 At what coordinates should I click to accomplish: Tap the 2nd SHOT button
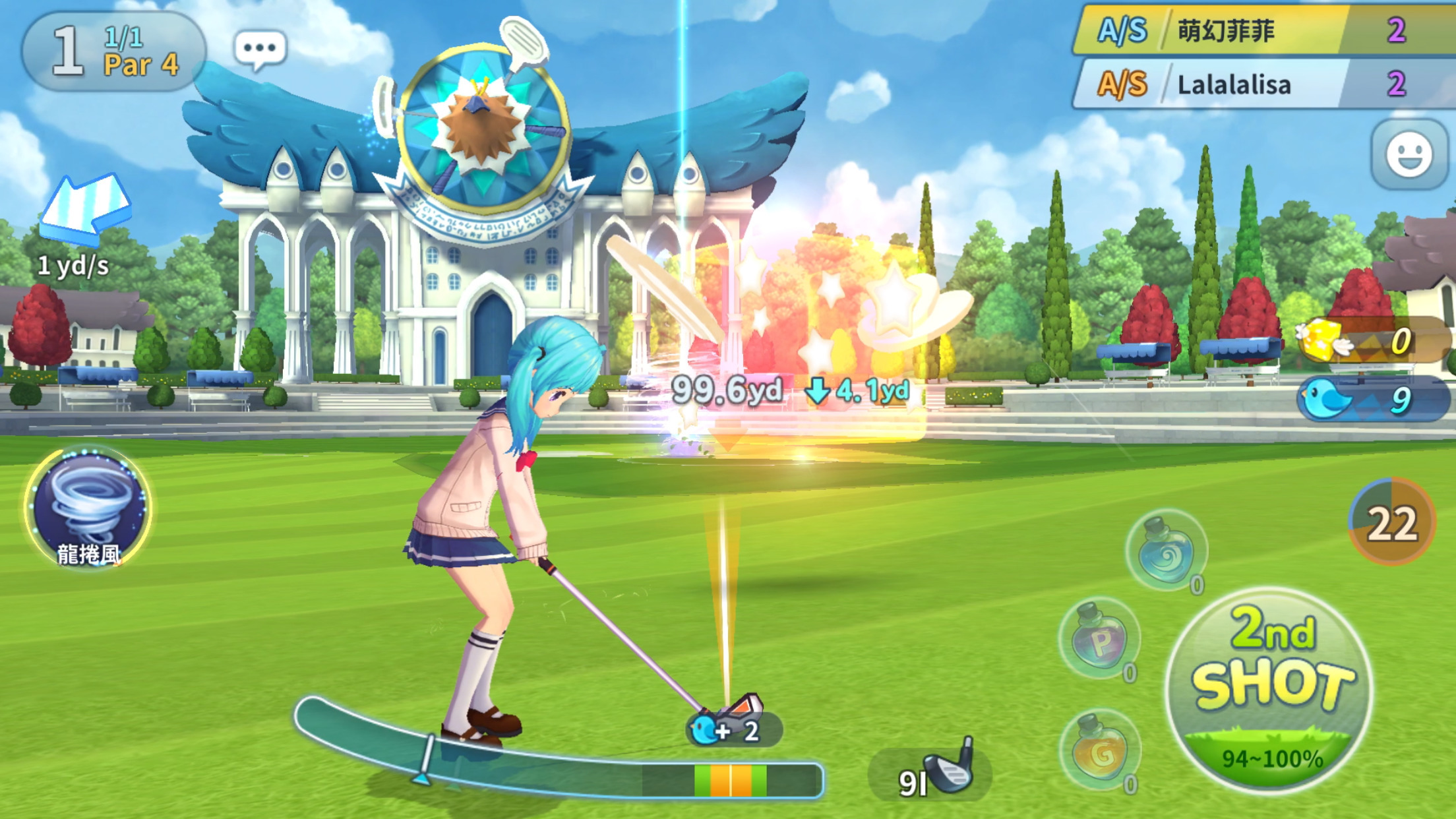1269,689
